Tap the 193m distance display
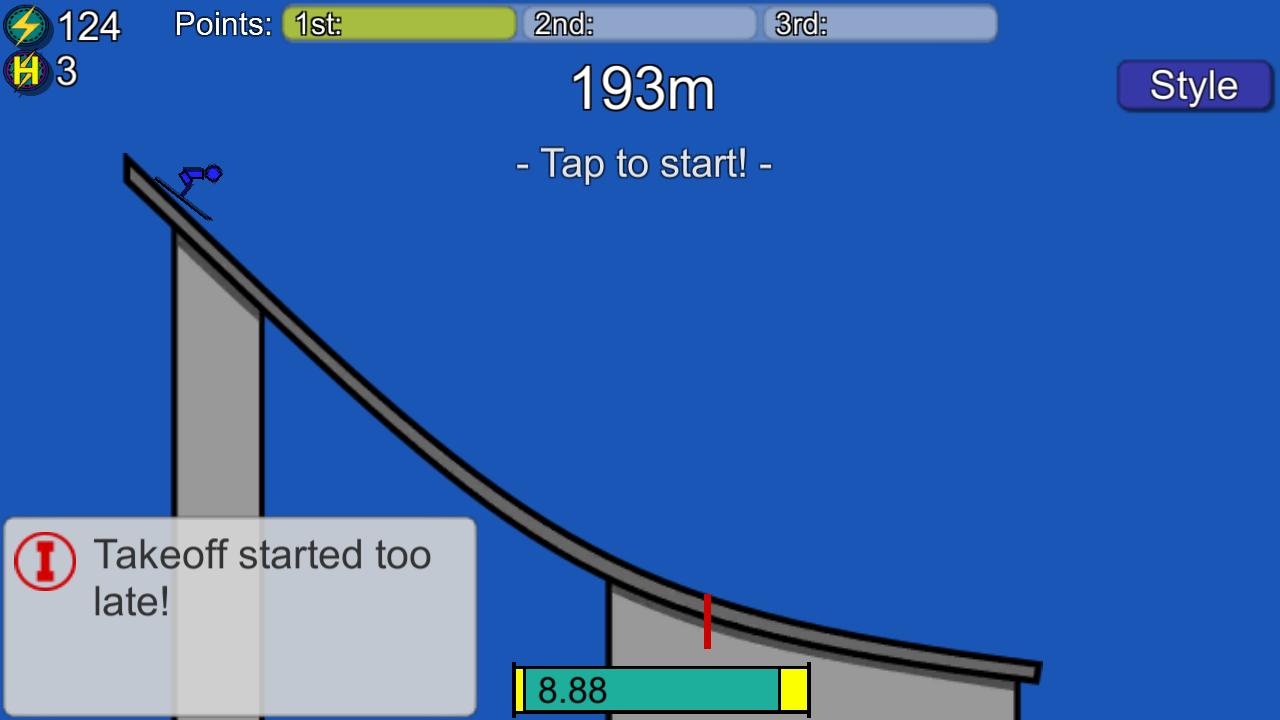The height and width of the screenshot is (720, 1280). point(641,90)
